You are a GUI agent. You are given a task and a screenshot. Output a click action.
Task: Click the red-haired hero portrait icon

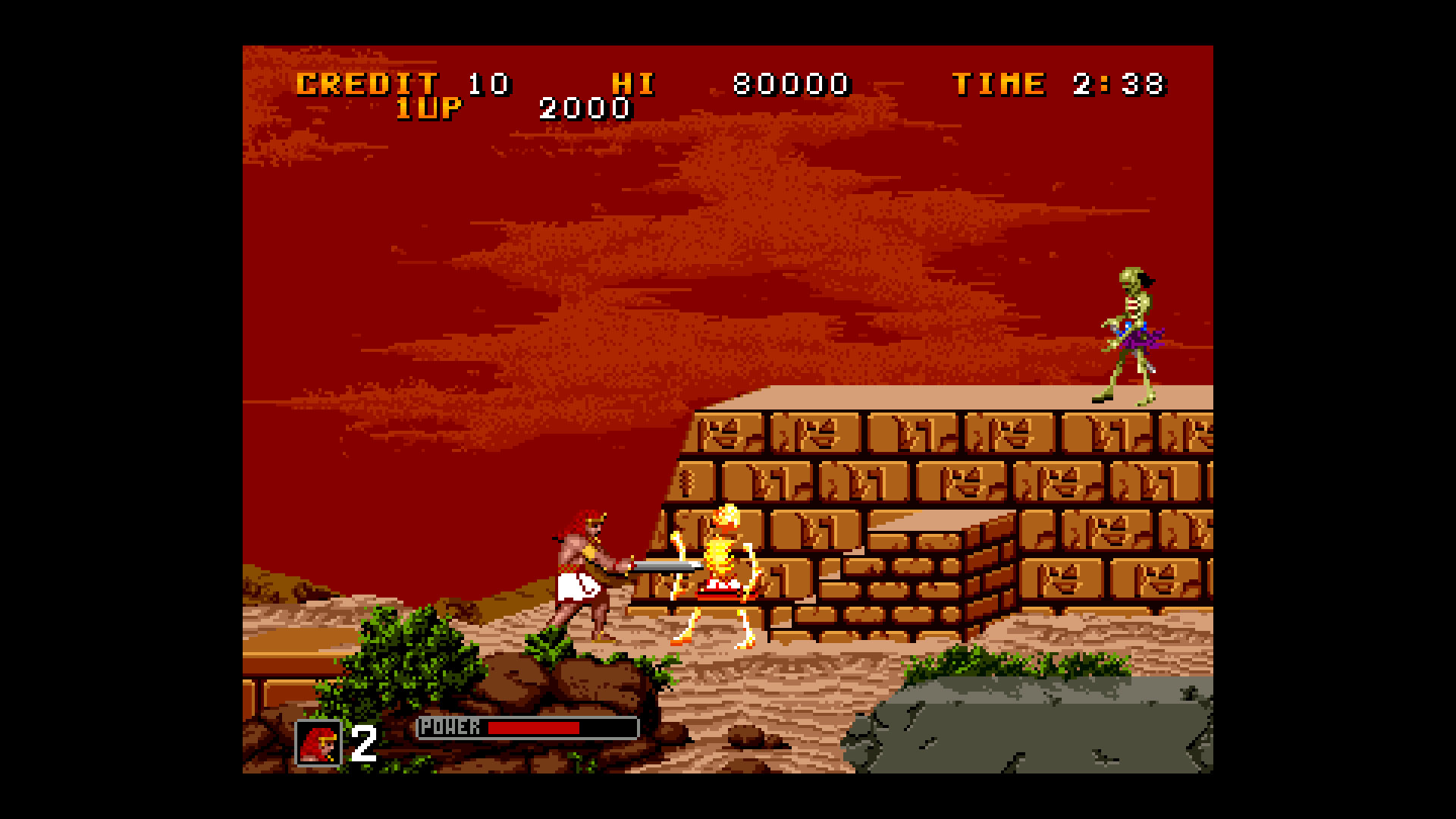(x=318, y=742)
